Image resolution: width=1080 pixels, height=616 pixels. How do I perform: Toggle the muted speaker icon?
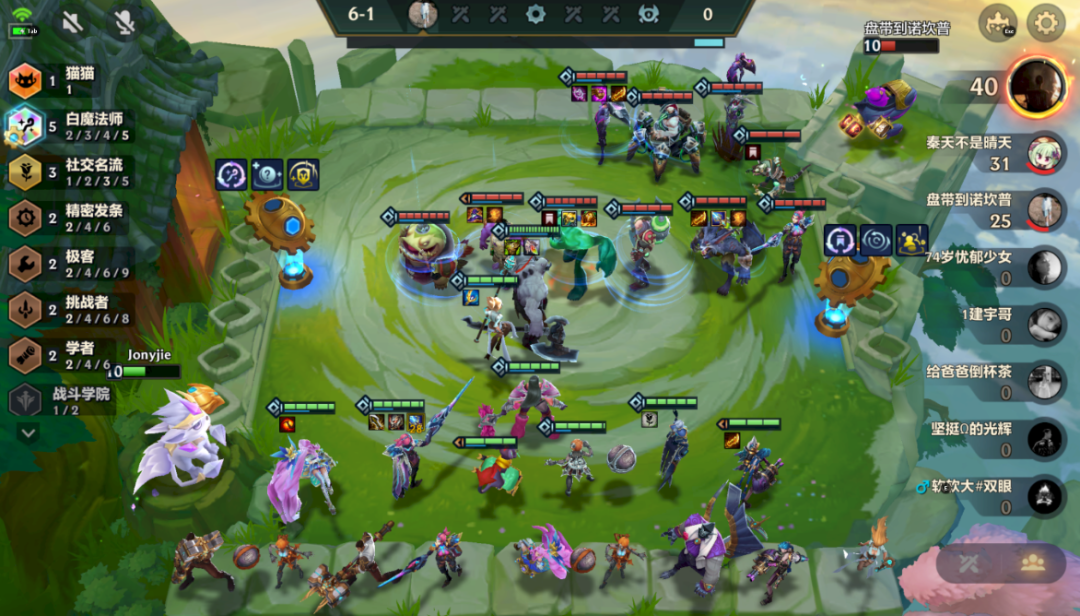tap(72, 22)
